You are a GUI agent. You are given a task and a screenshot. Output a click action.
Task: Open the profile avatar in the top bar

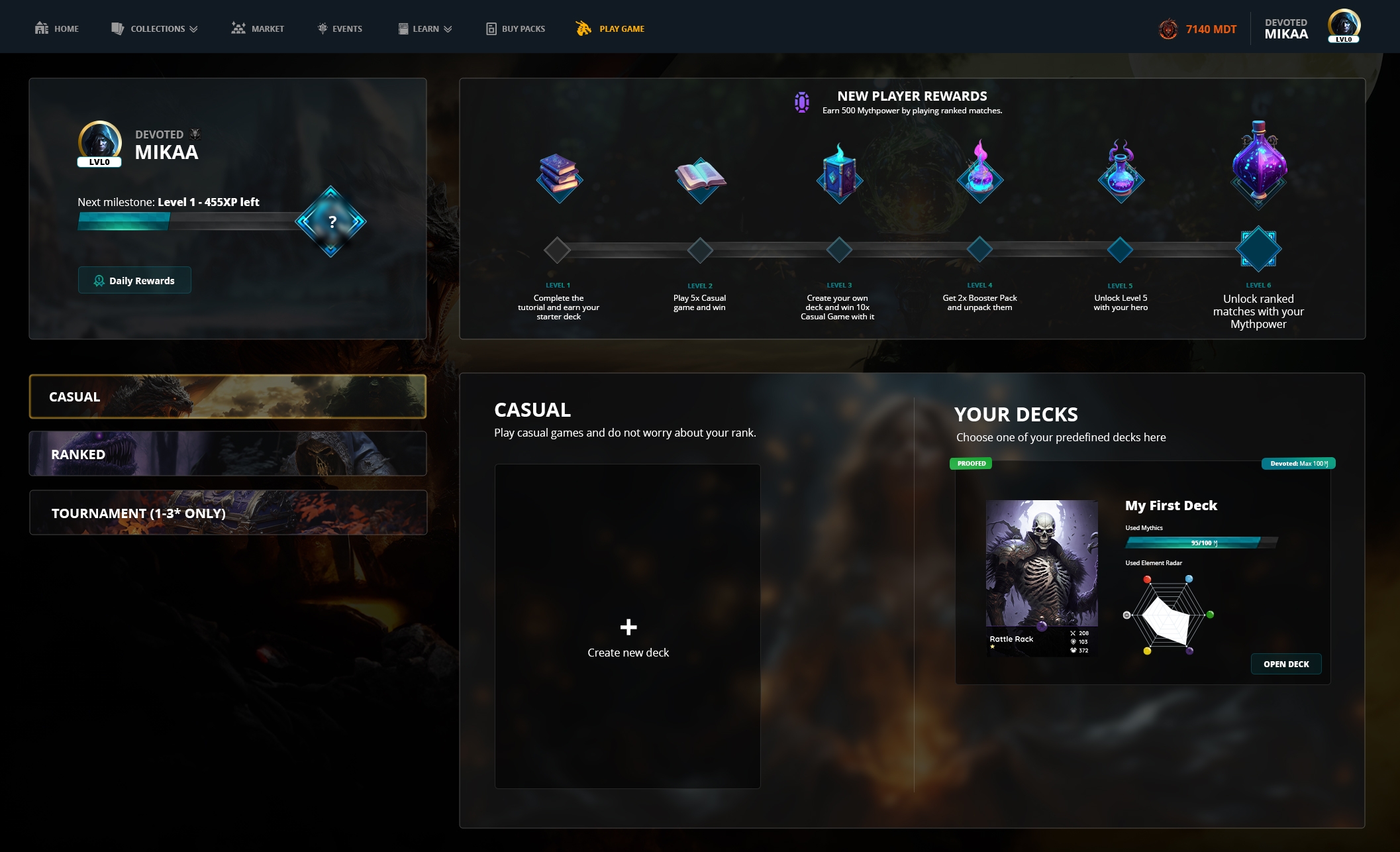1344,27
